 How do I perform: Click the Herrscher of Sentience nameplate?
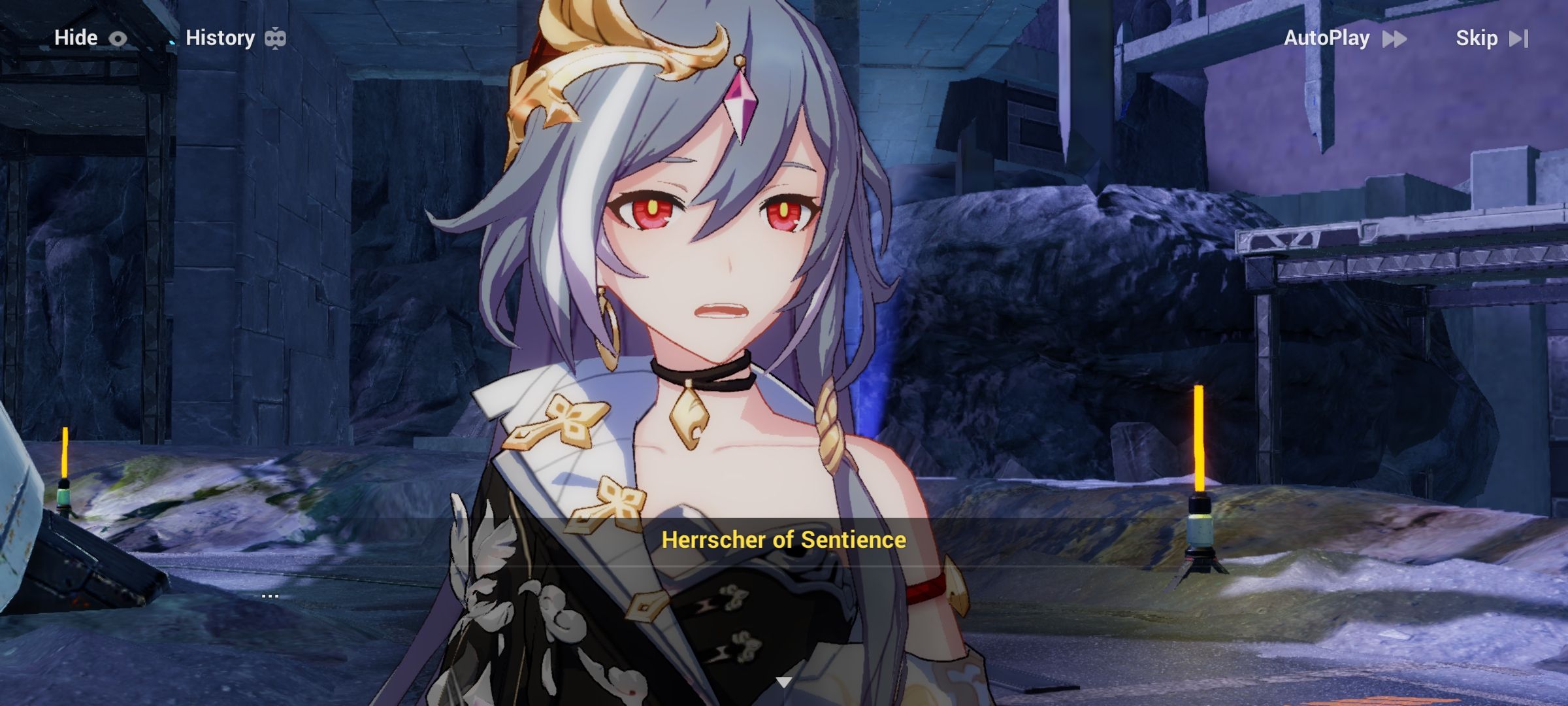point(783,540)
